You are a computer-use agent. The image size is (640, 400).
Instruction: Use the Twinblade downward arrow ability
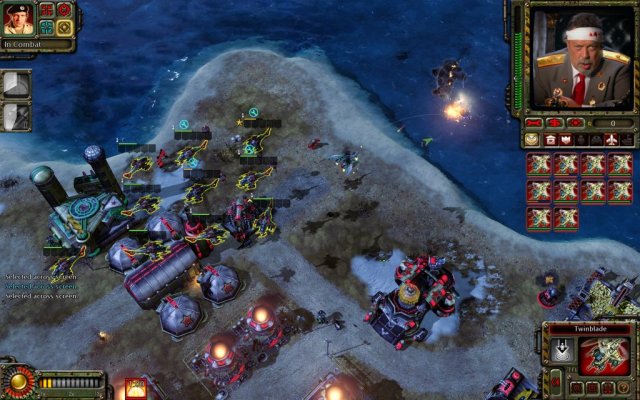pyautogui.click(x=562, y=351)
